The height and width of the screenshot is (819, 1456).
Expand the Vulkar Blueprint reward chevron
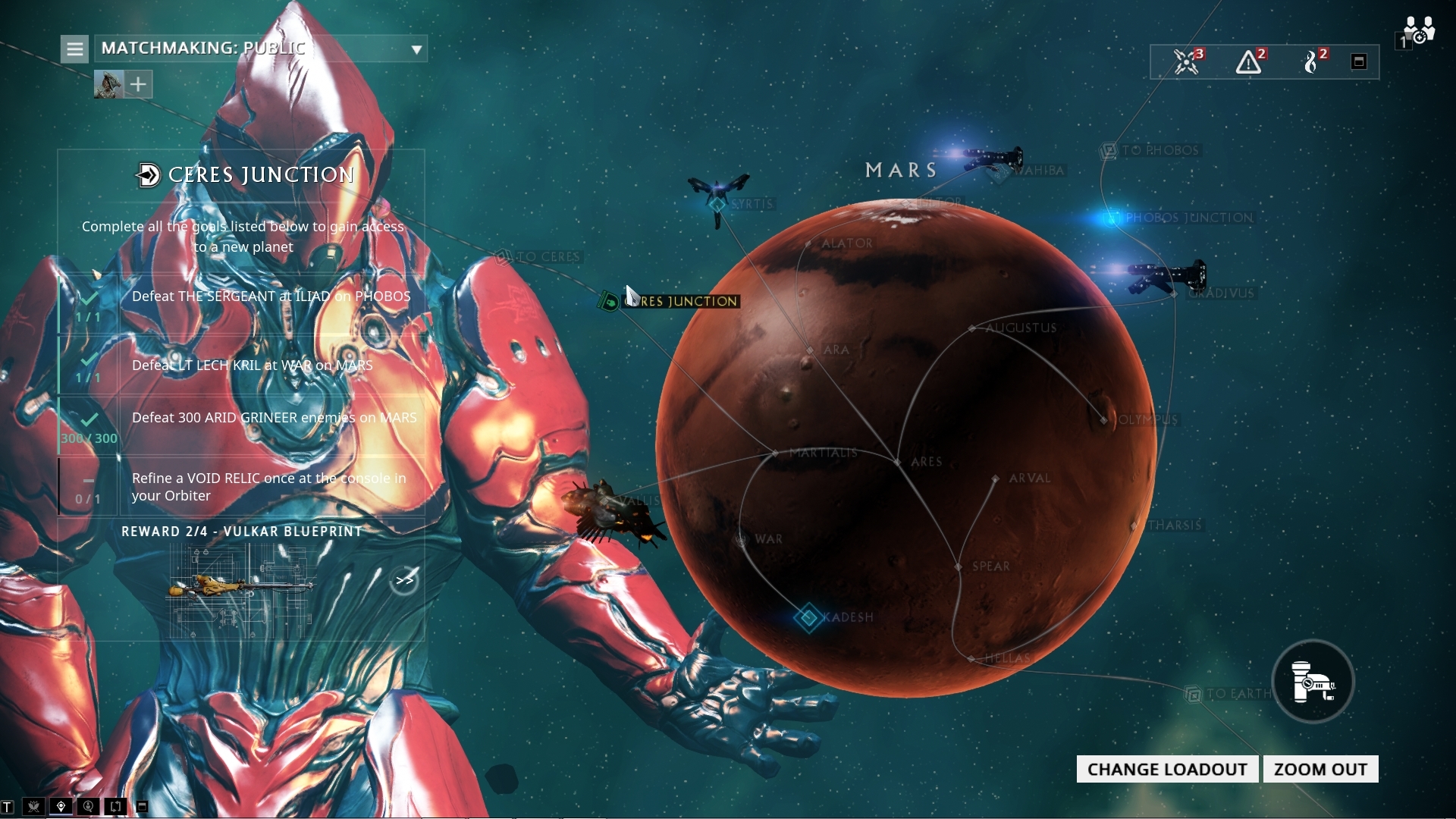(x=405, y=579)
